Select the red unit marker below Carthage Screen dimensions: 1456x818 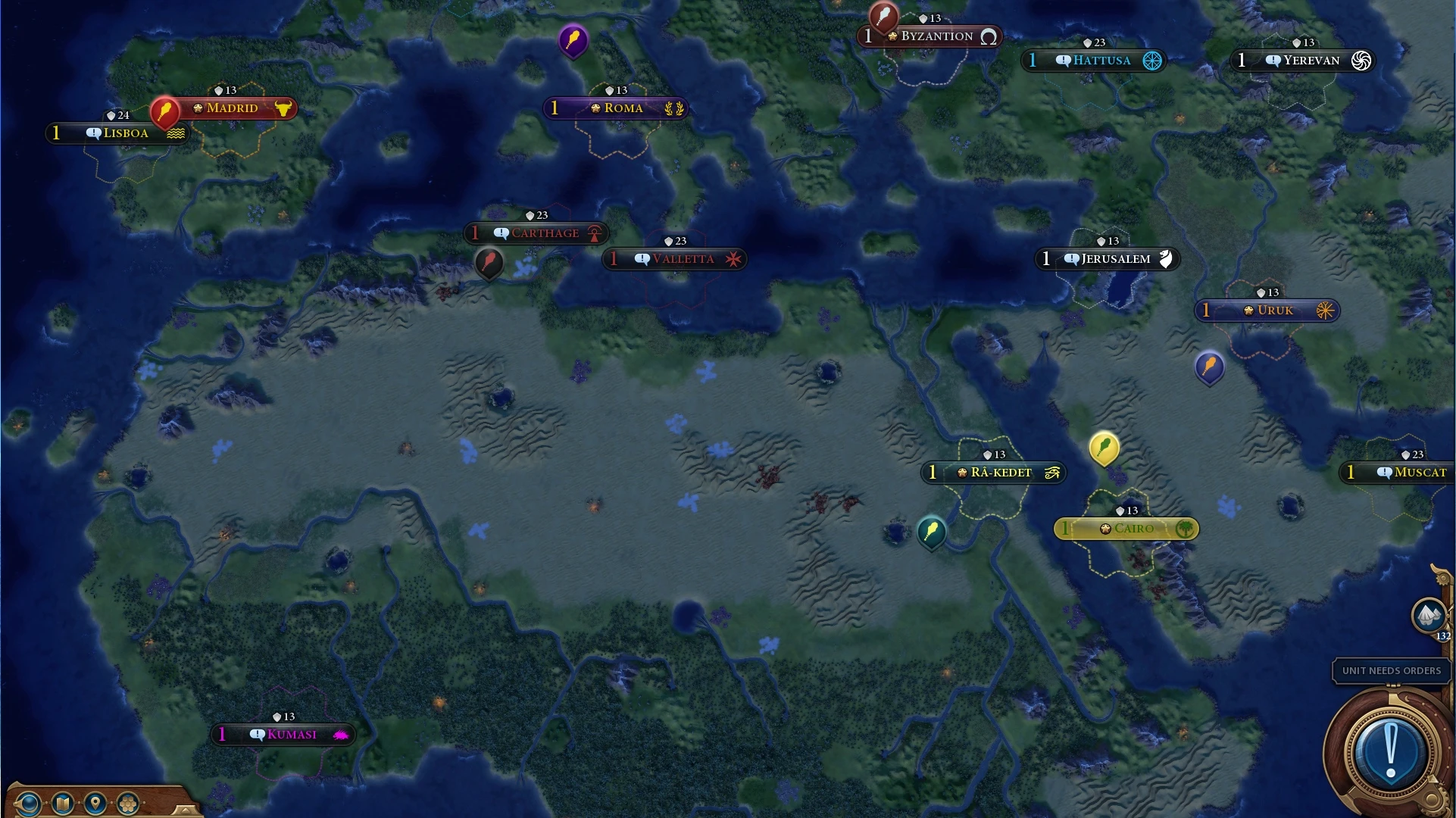pyautogui.click(x=489, y=265)
